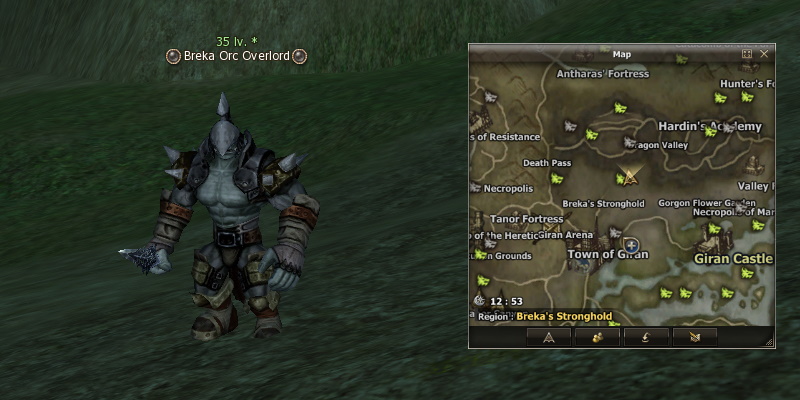
Task: Click the player arrow marker on map
Action: 629,177
